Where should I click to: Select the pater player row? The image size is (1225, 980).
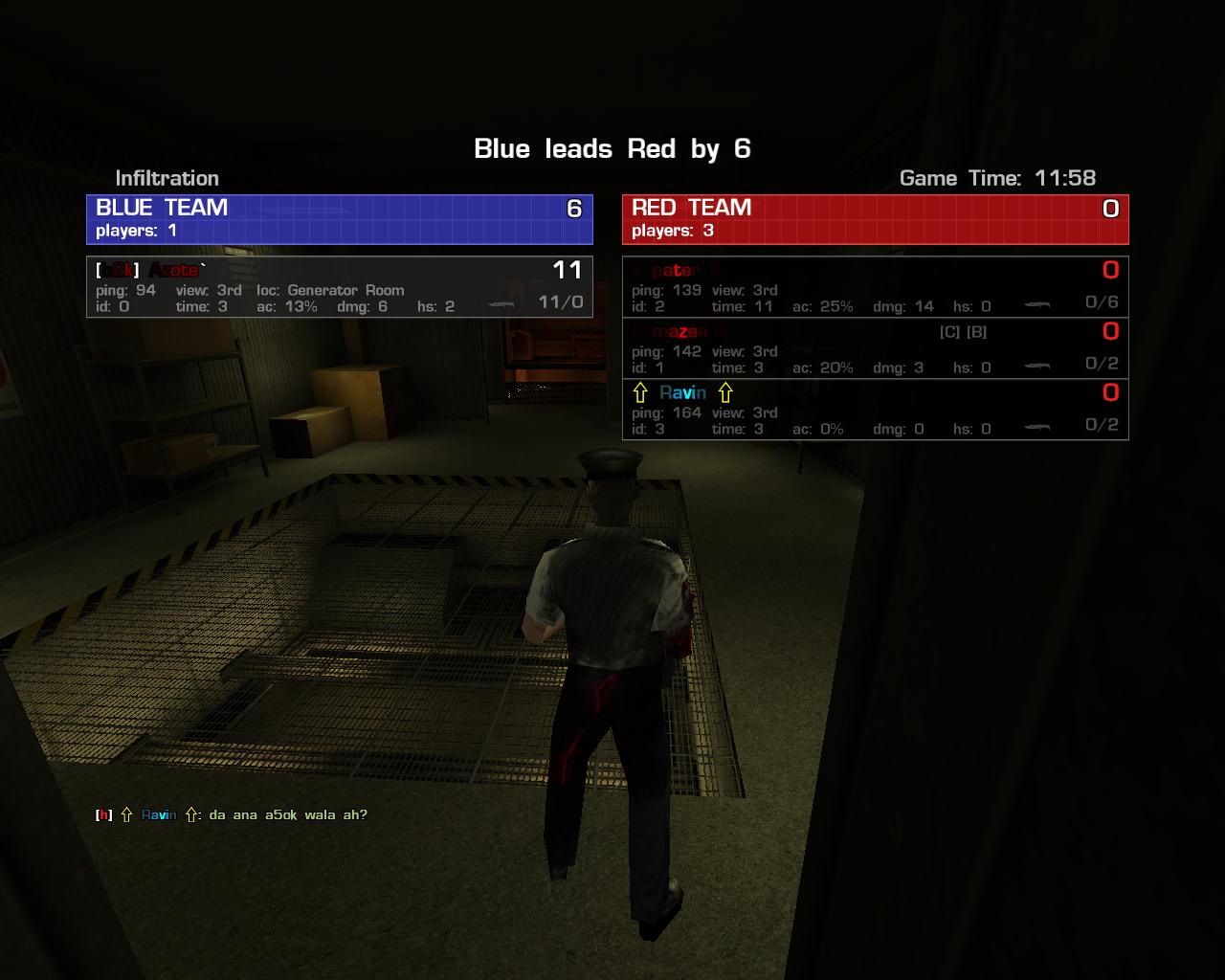875,287
